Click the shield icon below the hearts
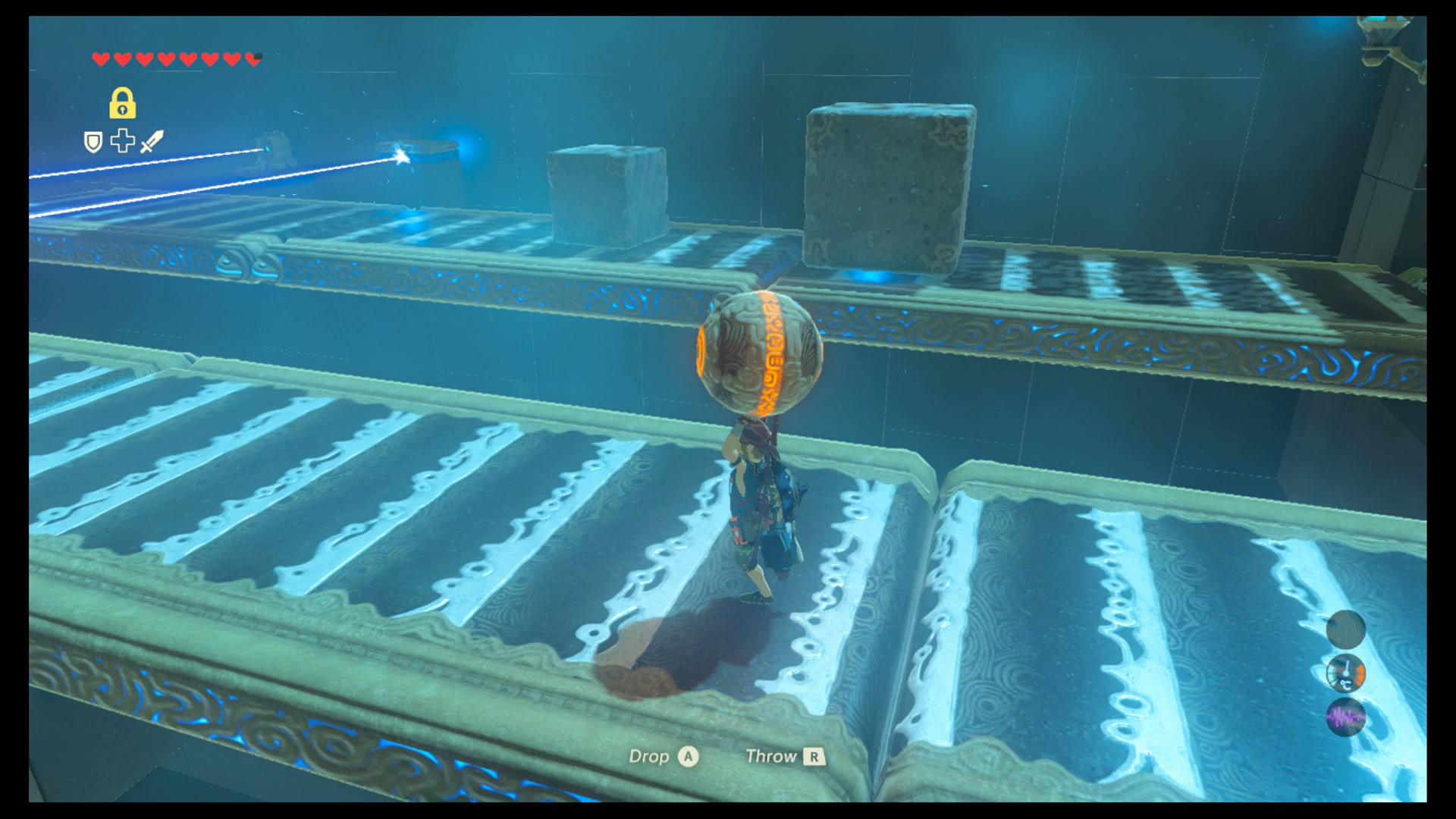The height and width of the screenshot is (819, 1456). [x=92, y=142]
